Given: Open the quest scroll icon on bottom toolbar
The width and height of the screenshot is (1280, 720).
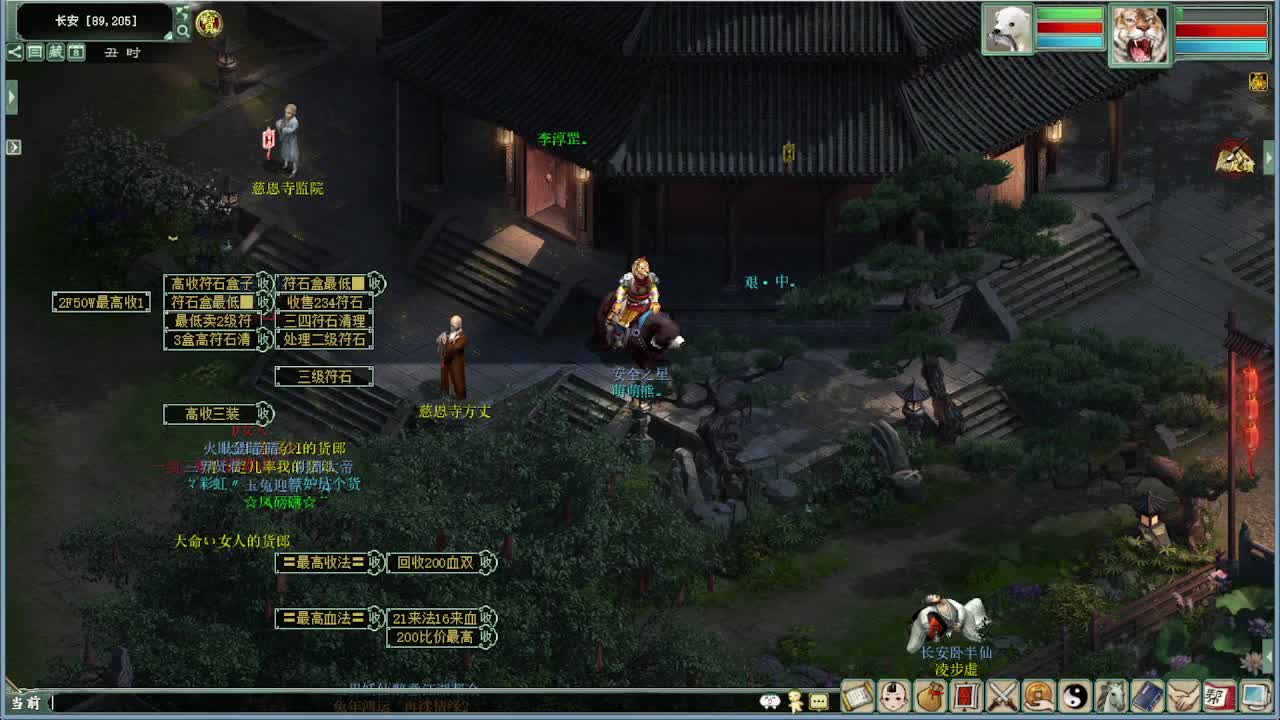Looking at the screenshot, I should pyautogui.click(x=856, y=700).
